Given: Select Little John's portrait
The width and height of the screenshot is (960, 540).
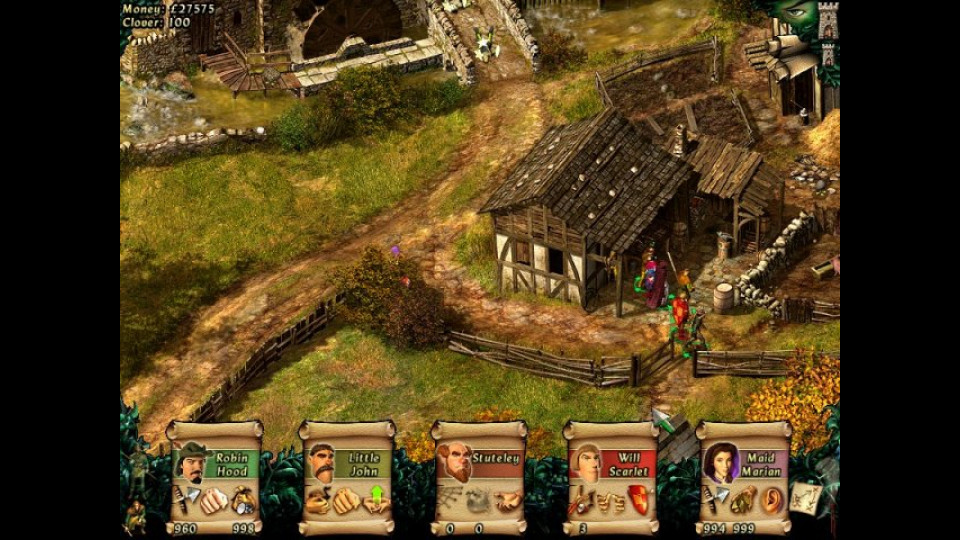Looking at the screenshot, I should (x=323, y=463).
